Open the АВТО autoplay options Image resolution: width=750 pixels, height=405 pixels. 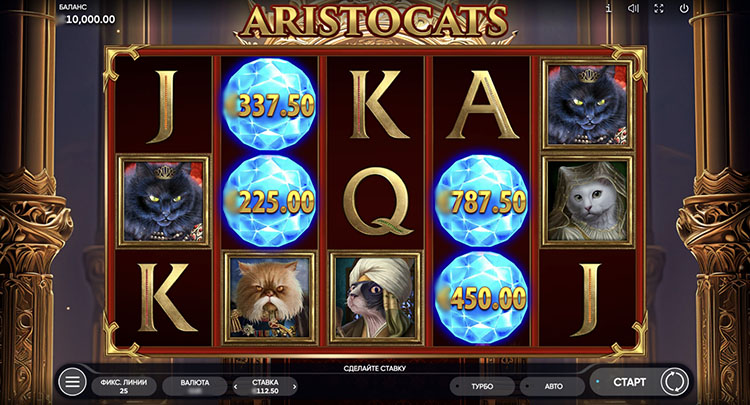[x=551, y=385]
